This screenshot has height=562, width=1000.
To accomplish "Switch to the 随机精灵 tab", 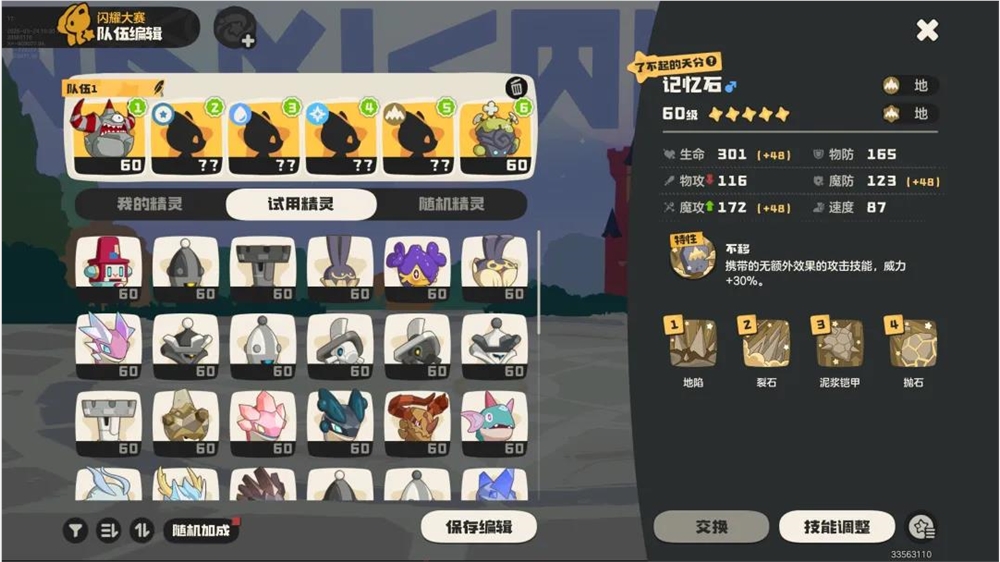I will tap(450, 204).
